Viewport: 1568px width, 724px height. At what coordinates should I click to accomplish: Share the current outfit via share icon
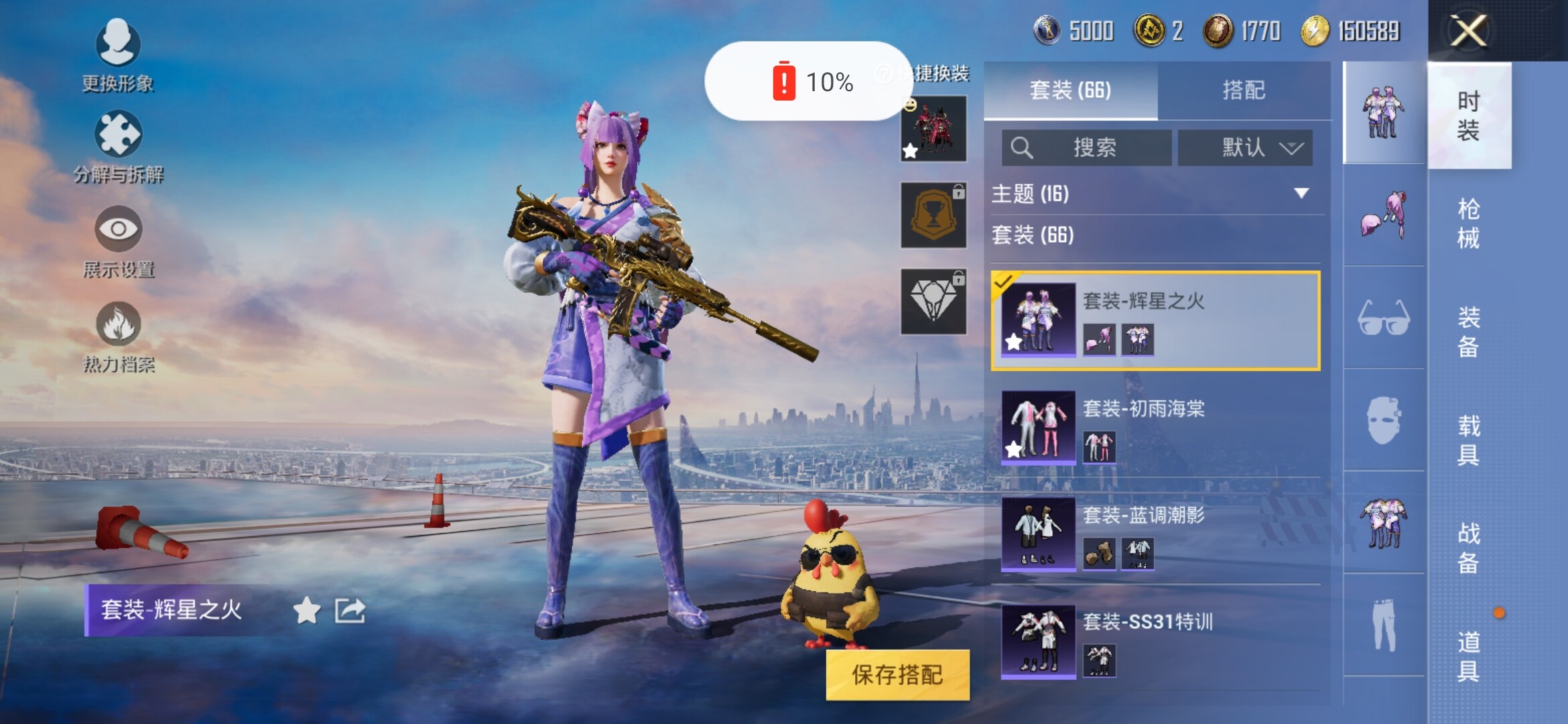tap(350, 610)
